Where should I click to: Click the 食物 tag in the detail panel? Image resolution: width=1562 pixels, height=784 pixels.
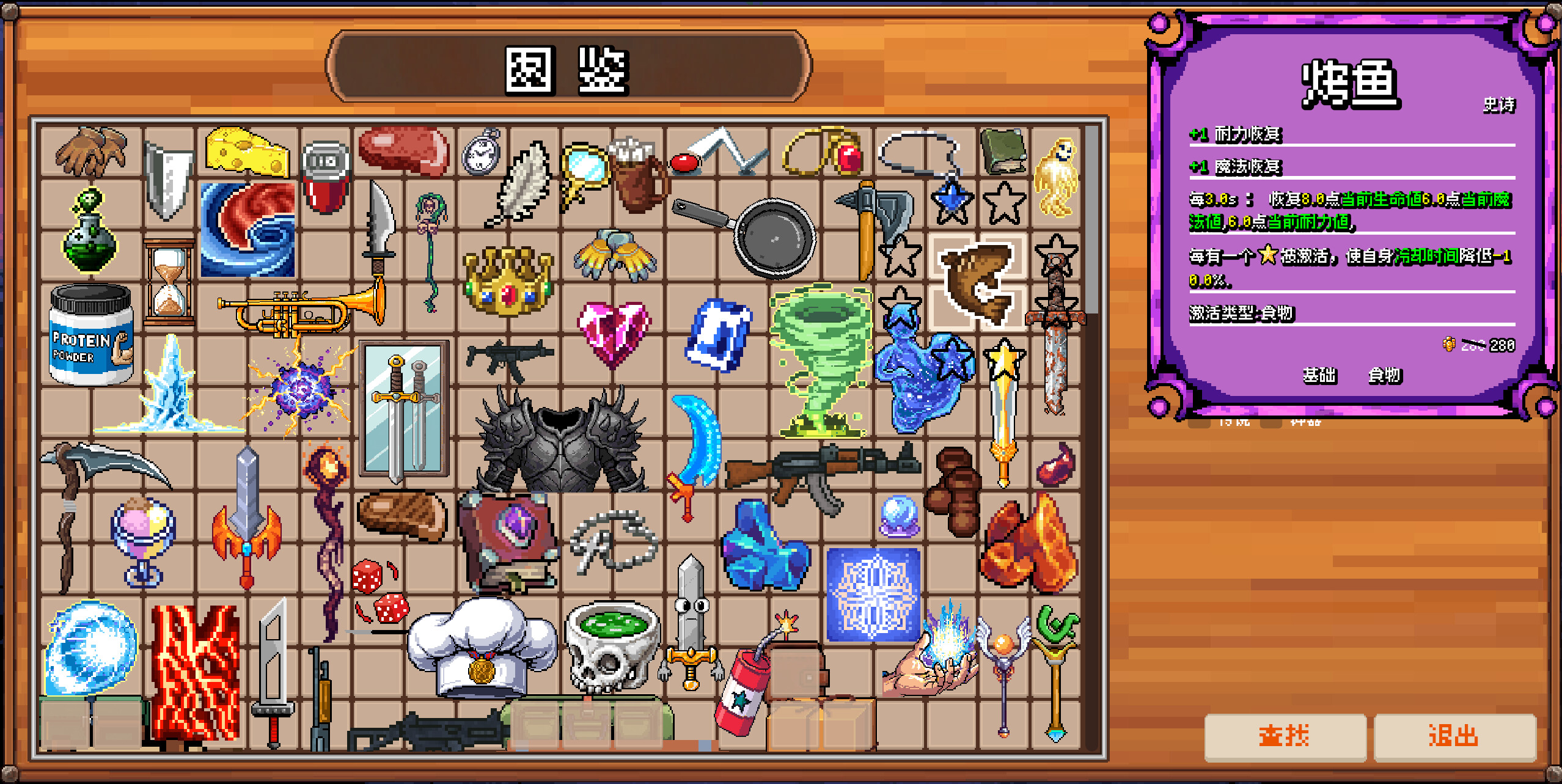point(1385,377)
